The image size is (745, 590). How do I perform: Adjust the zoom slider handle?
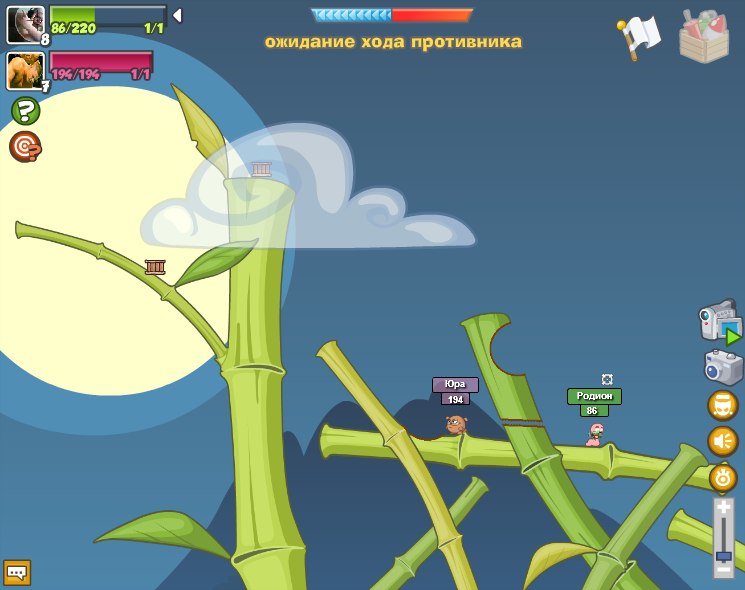click(723, 554)
